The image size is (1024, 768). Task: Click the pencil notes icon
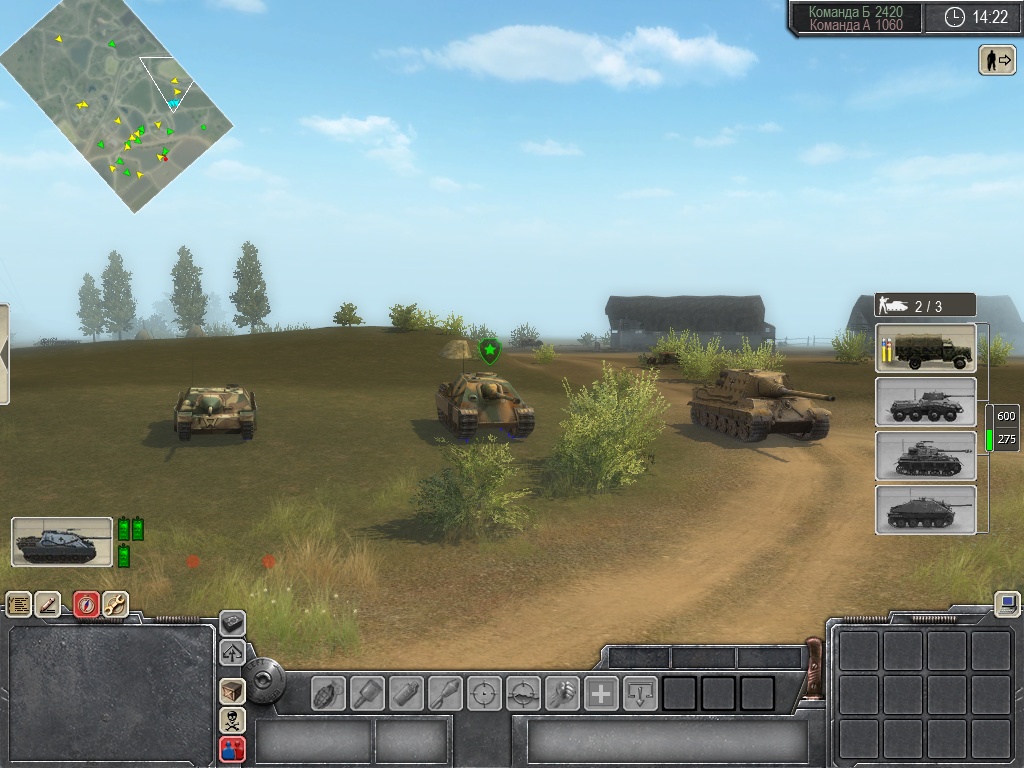[x=48, y=604]
